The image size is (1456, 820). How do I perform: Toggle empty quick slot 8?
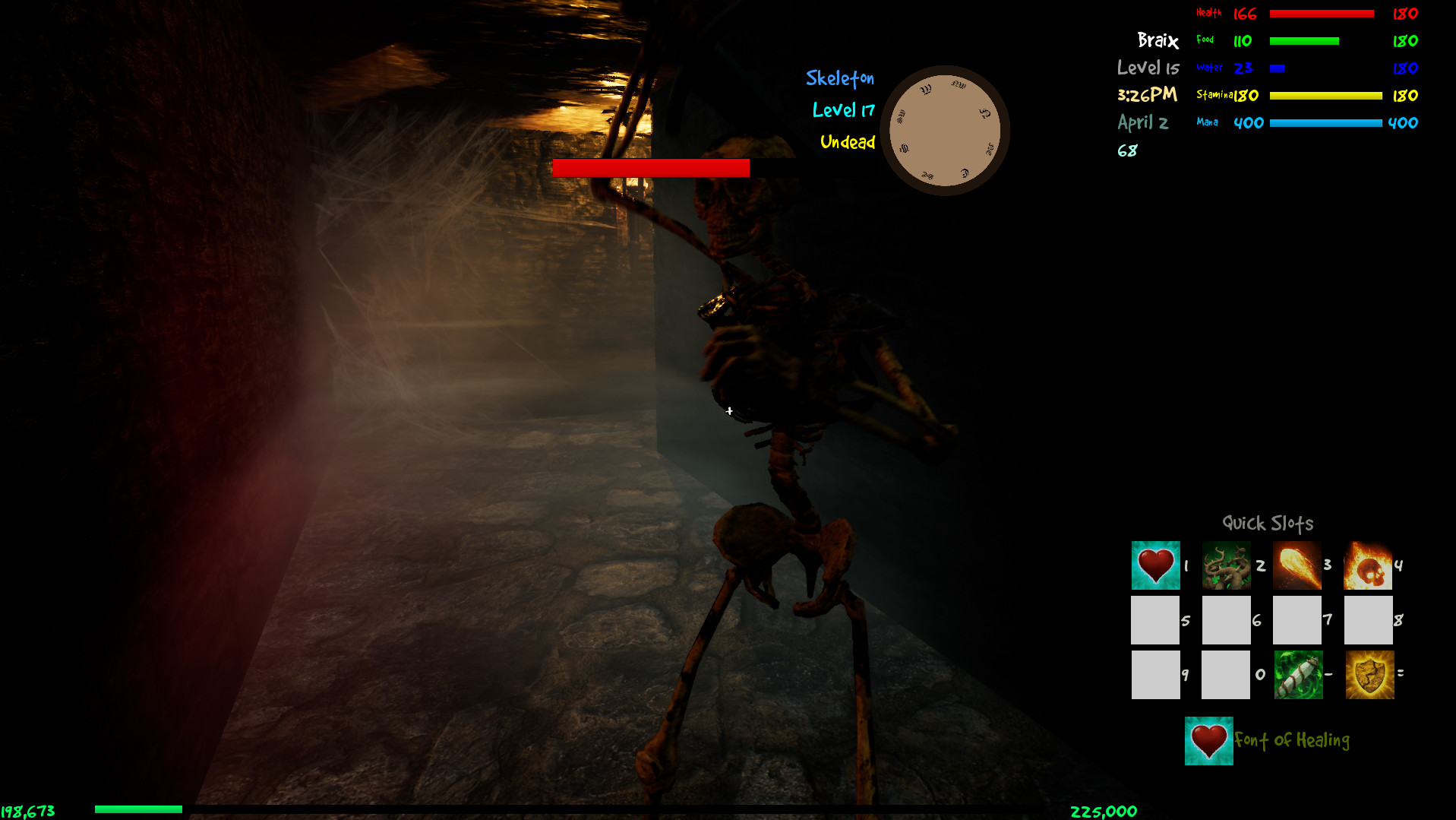[1367, 620]
